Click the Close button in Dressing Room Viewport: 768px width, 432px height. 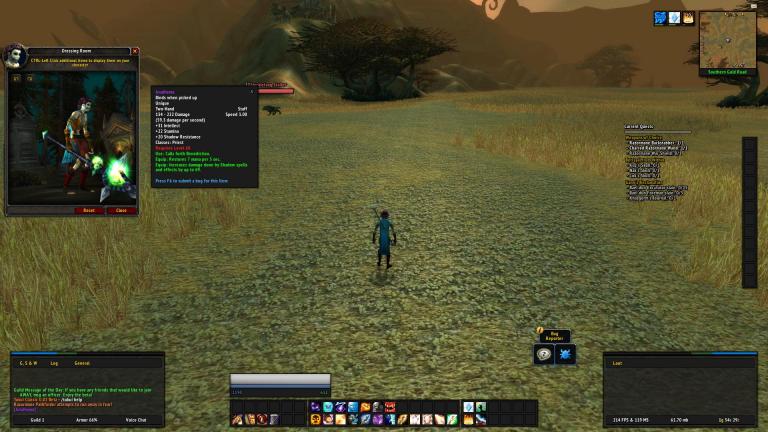120,210
